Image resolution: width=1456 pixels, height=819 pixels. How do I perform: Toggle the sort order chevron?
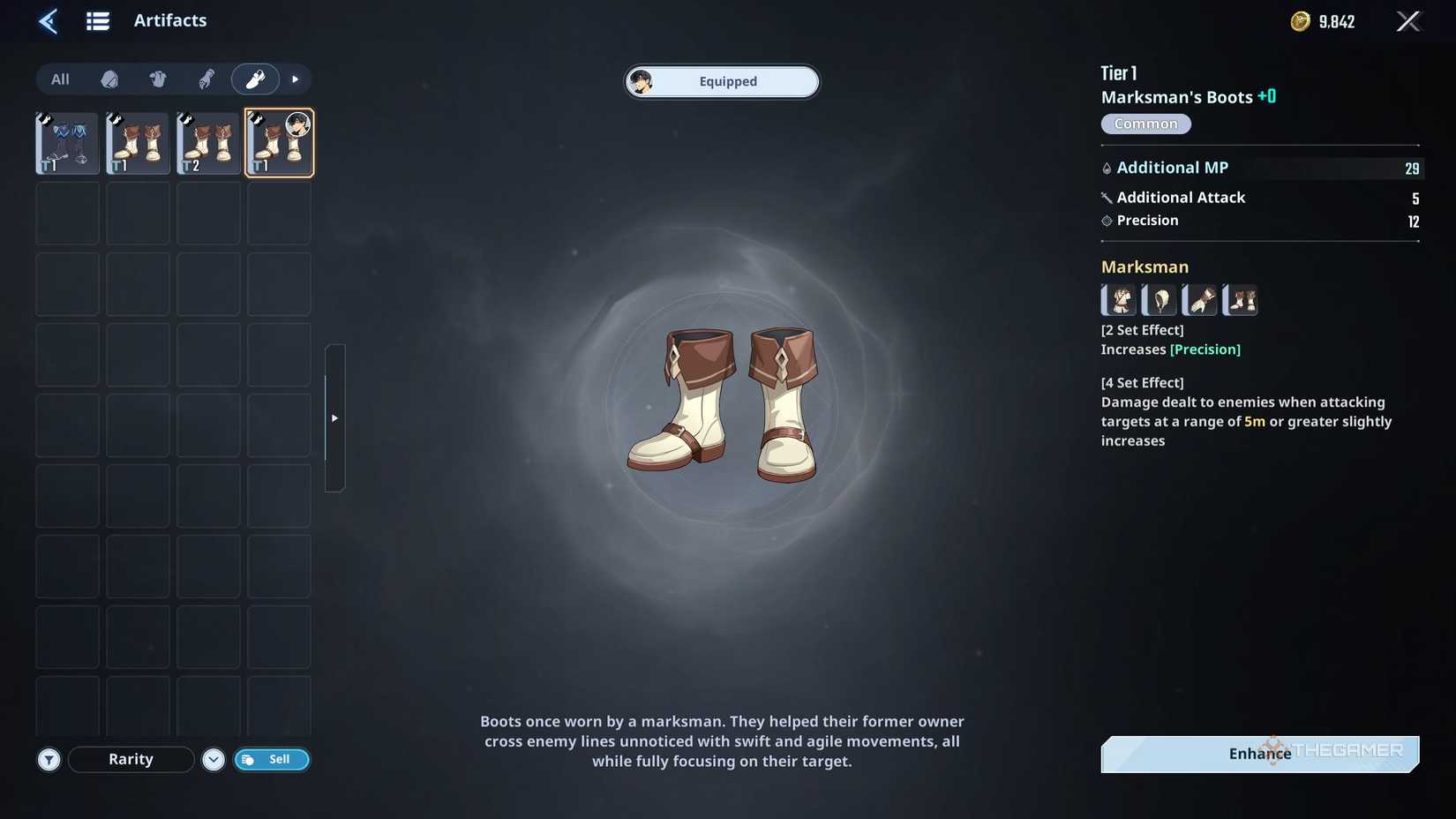tap(213, 759)
